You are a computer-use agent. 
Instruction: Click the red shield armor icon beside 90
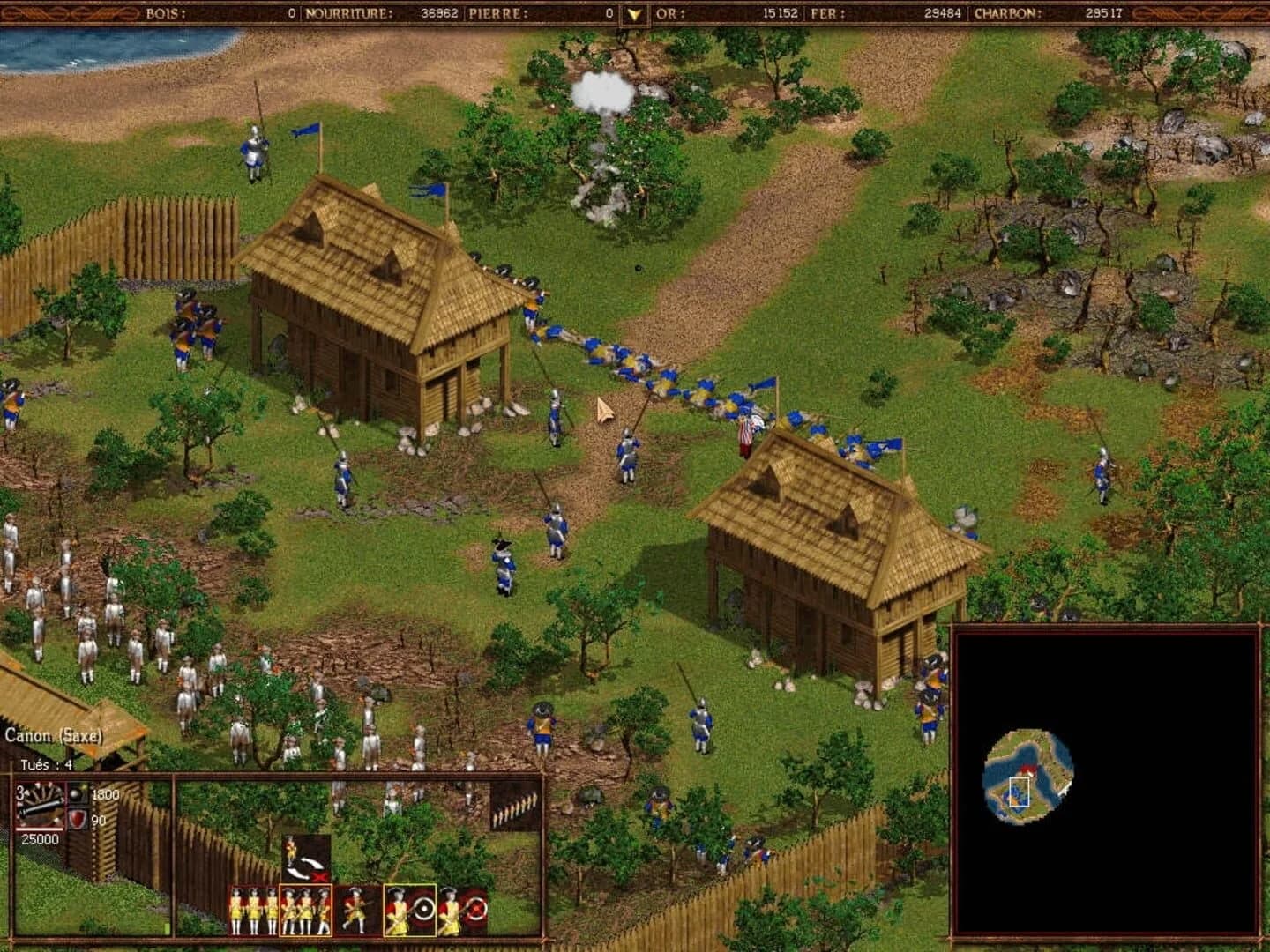point(78,818)
